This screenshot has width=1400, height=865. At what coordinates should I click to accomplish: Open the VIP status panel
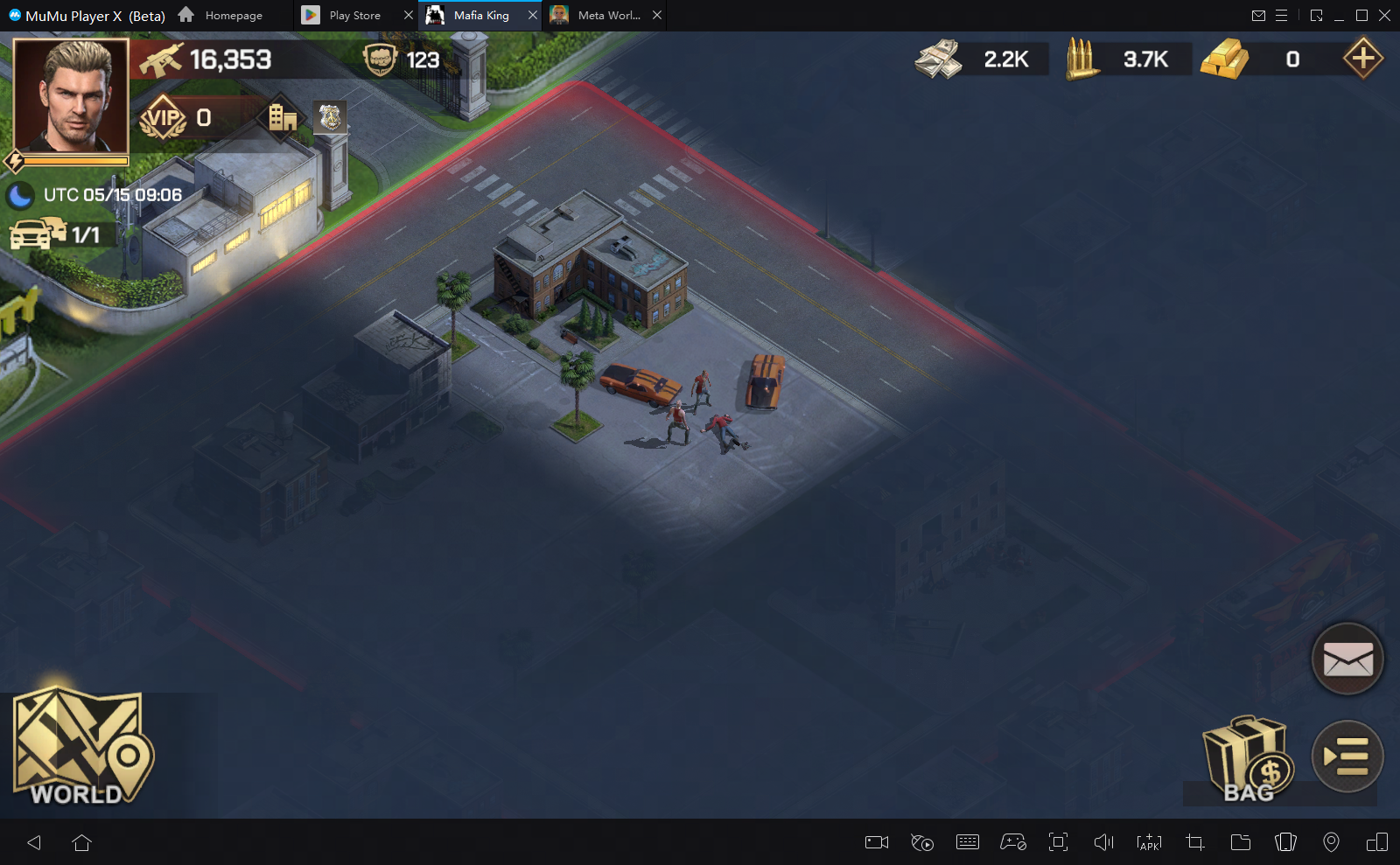click(164, 118)
